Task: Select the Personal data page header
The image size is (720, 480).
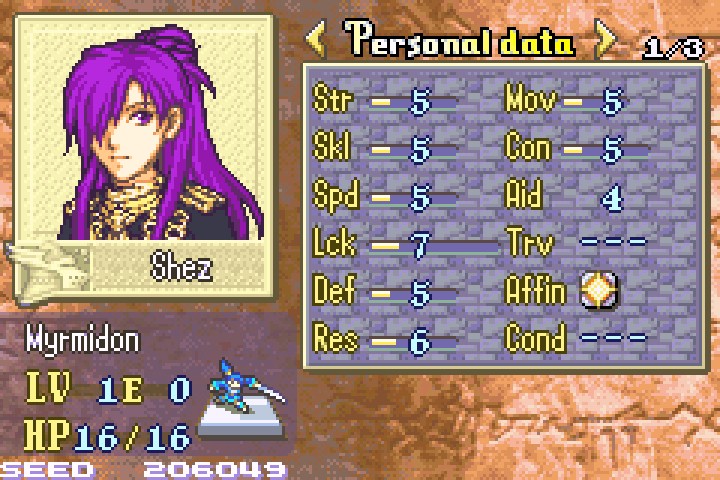Action: [x=461, y=42]
